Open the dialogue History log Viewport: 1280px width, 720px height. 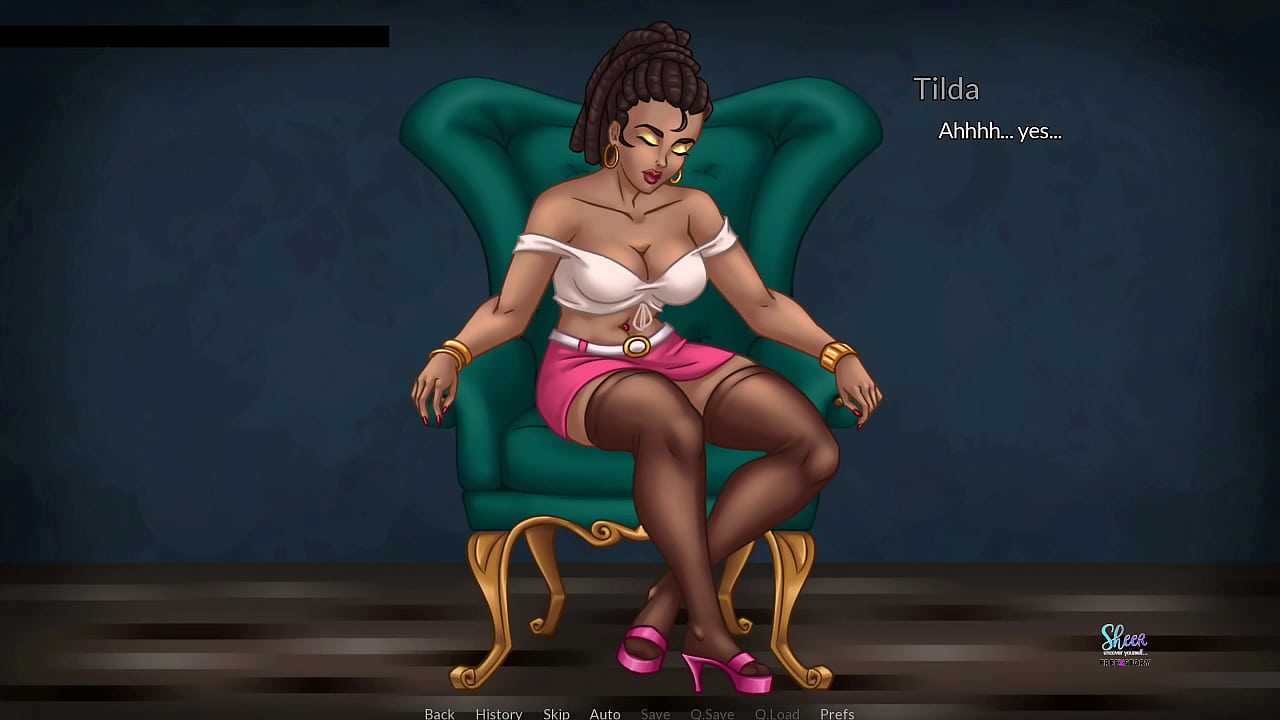coord(498,713)
